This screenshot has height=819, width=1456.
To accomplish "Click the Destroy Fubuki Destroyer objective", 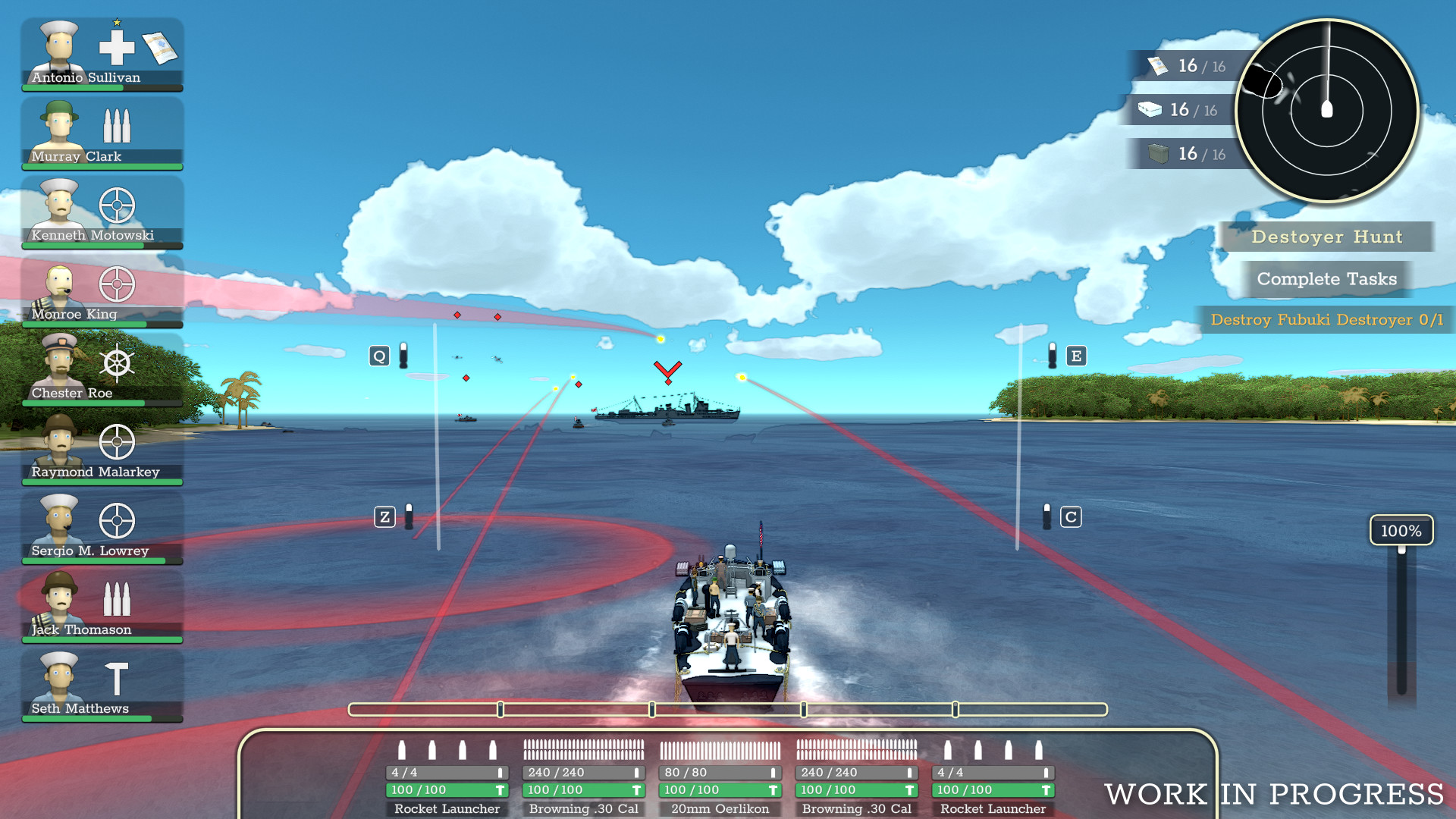I will tap(1326, 320).
